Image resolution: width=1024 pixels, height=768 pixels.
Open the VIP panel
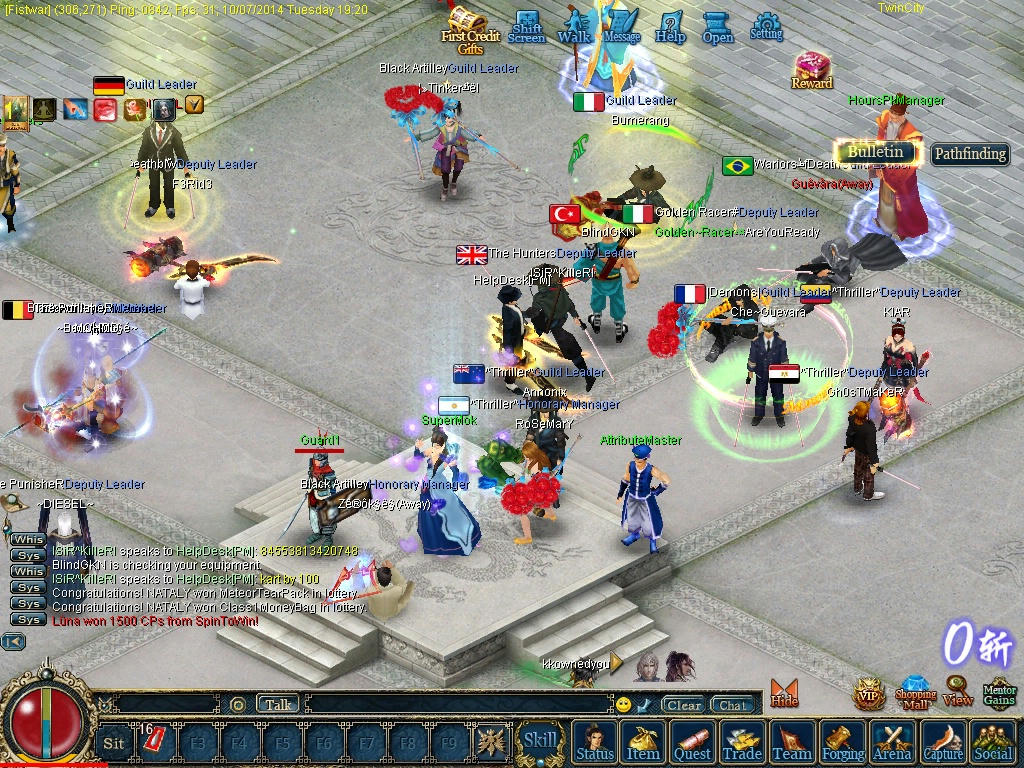[868, 693]
